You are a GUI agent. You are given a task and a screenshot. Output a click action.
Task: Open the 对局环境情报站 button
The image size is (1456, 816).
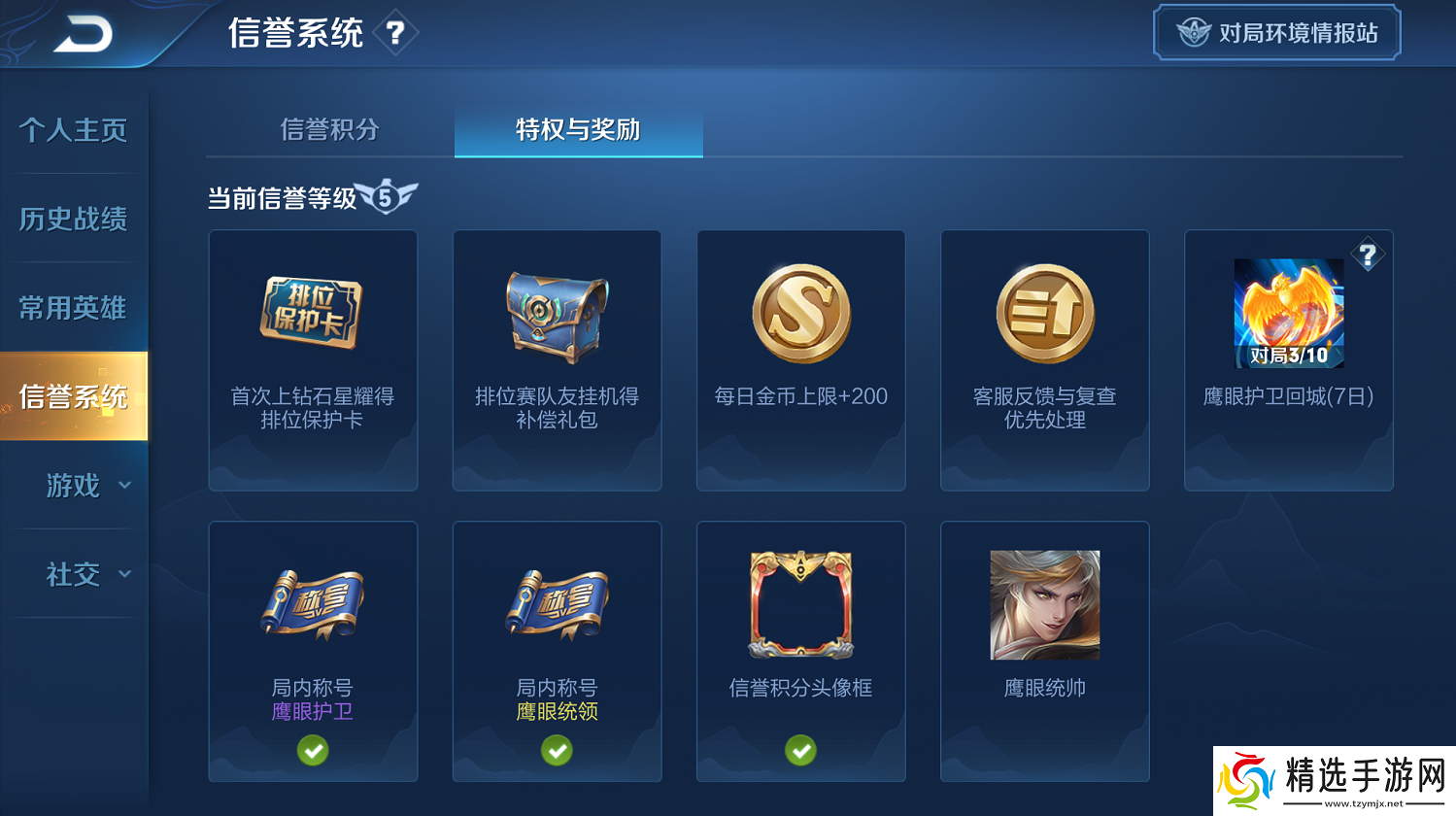(1276, 32)
